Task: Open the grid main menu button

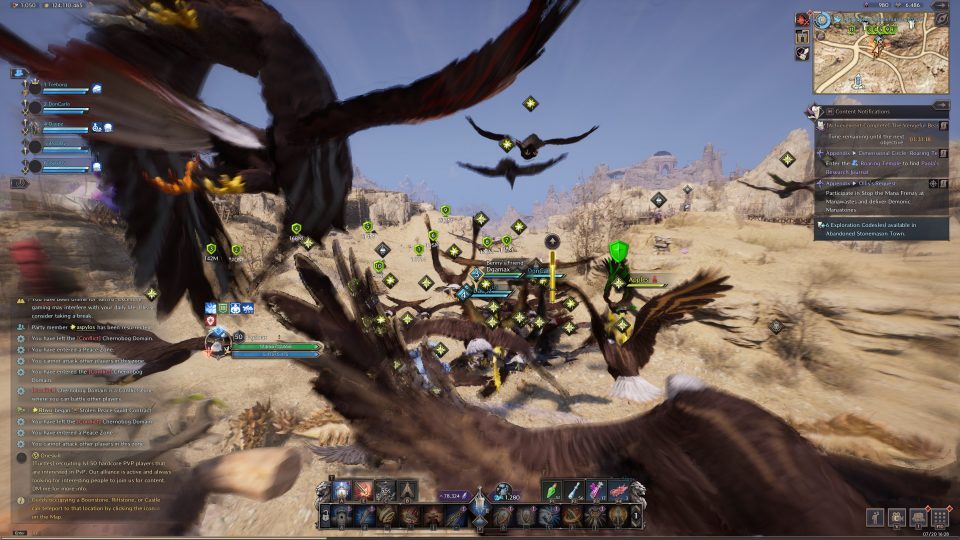Action: click(939, 518)
